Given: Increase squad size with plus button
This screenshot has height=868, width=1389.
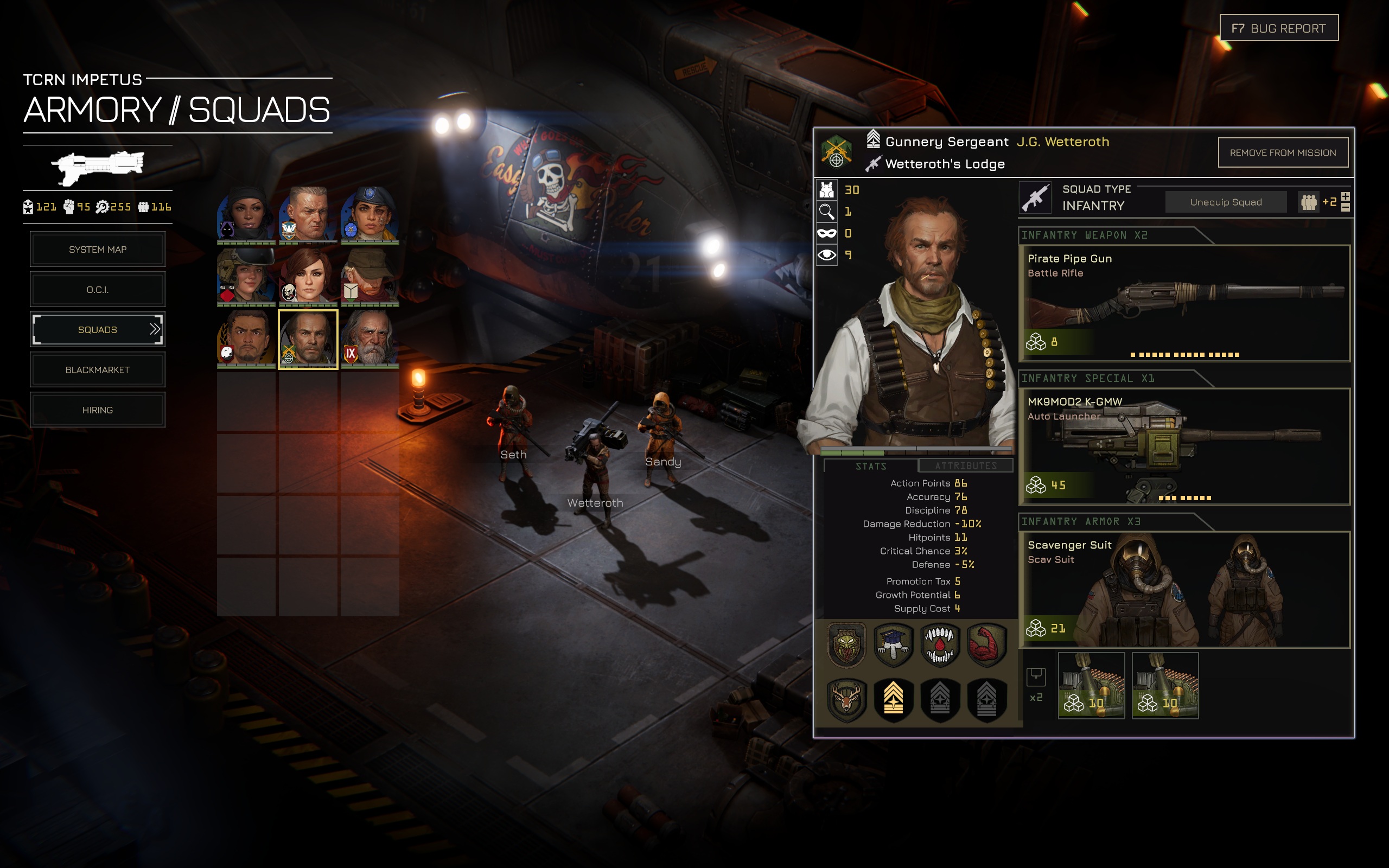Looking at the screenshot, I should pos(1346,196).
